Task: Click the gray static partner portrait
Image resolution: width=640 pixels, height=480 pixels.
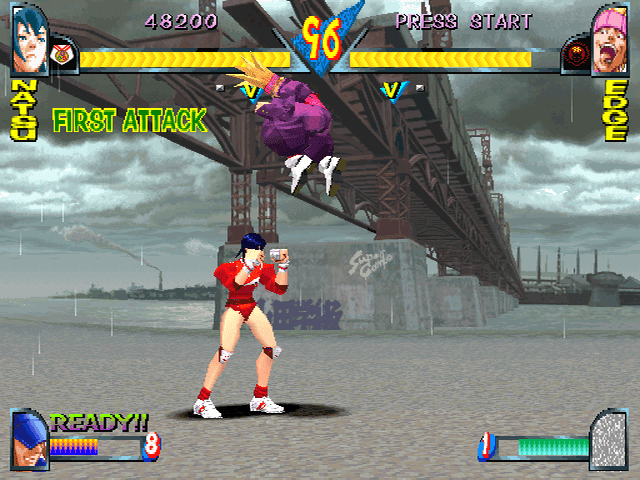Action: [x=608, y=440]
